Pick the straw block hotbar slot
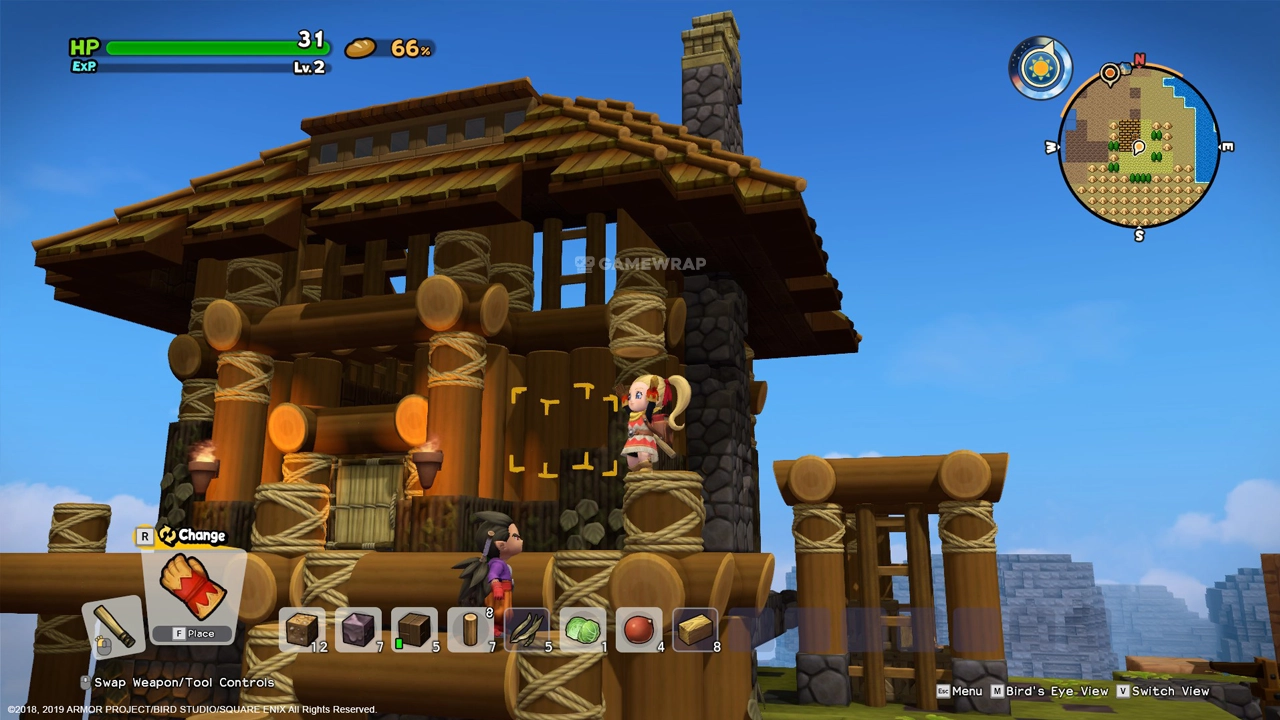The height and width of the screenshot is (720, 1280). tap(695, 629)
